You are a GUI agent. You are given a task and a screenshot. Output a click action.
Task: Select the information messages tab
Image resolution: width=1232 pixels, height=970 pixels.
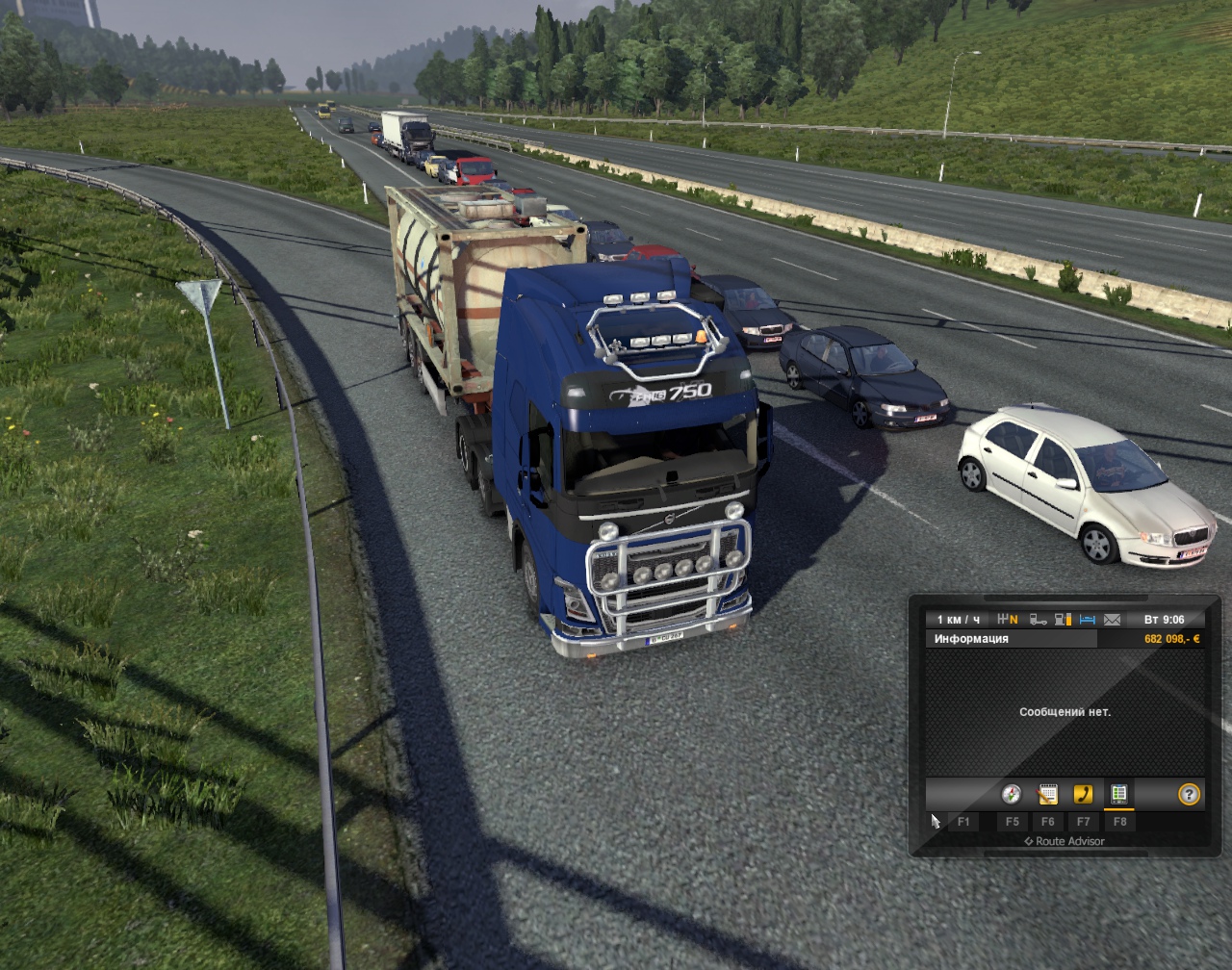point(1118,795)
